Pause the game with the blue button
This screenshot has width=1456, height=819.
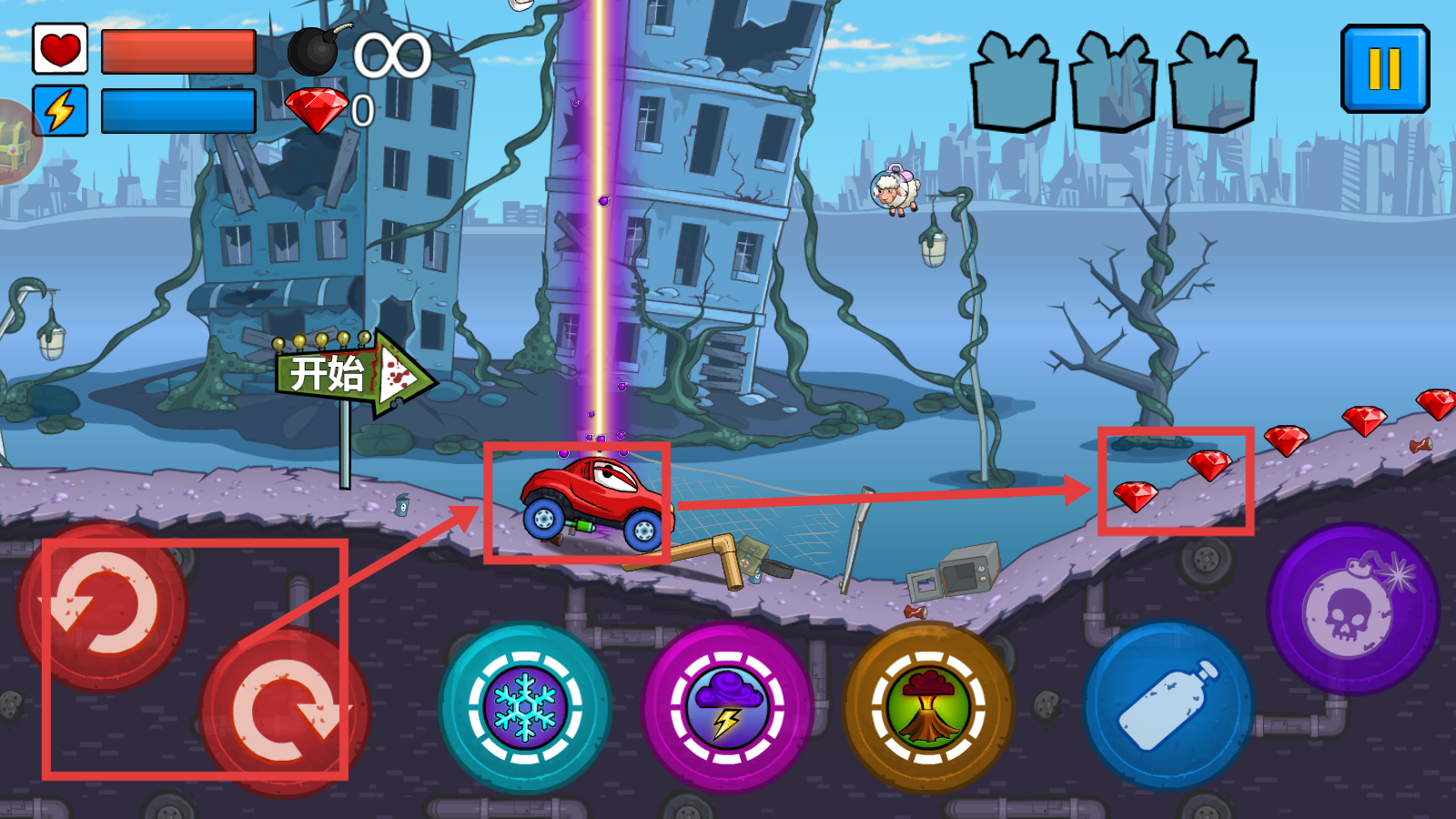tap(1384, 68)
